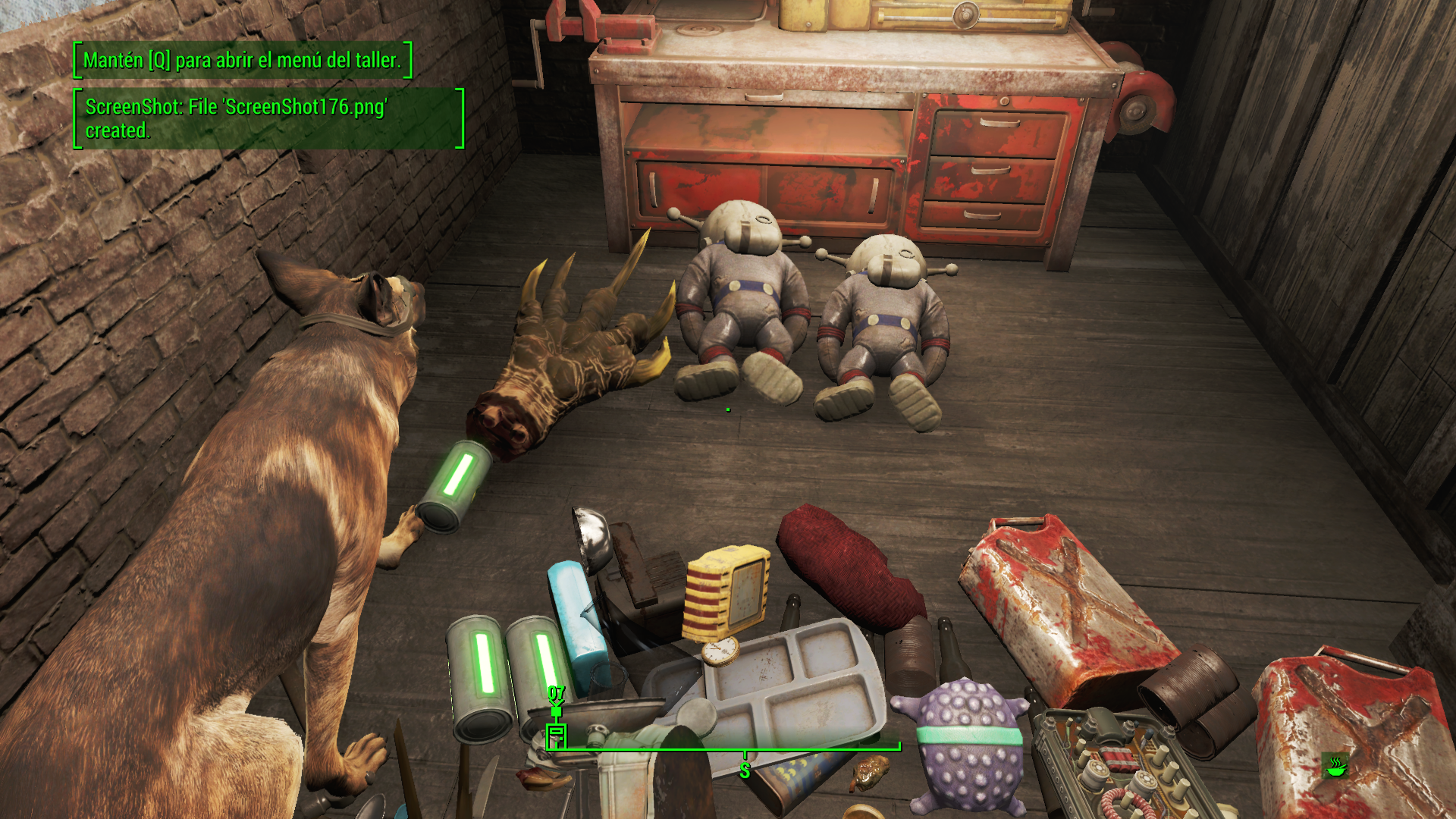Click the location marker on the compass
The height and width of the screenshot is (819, 1456).
[x=557, y=735]
